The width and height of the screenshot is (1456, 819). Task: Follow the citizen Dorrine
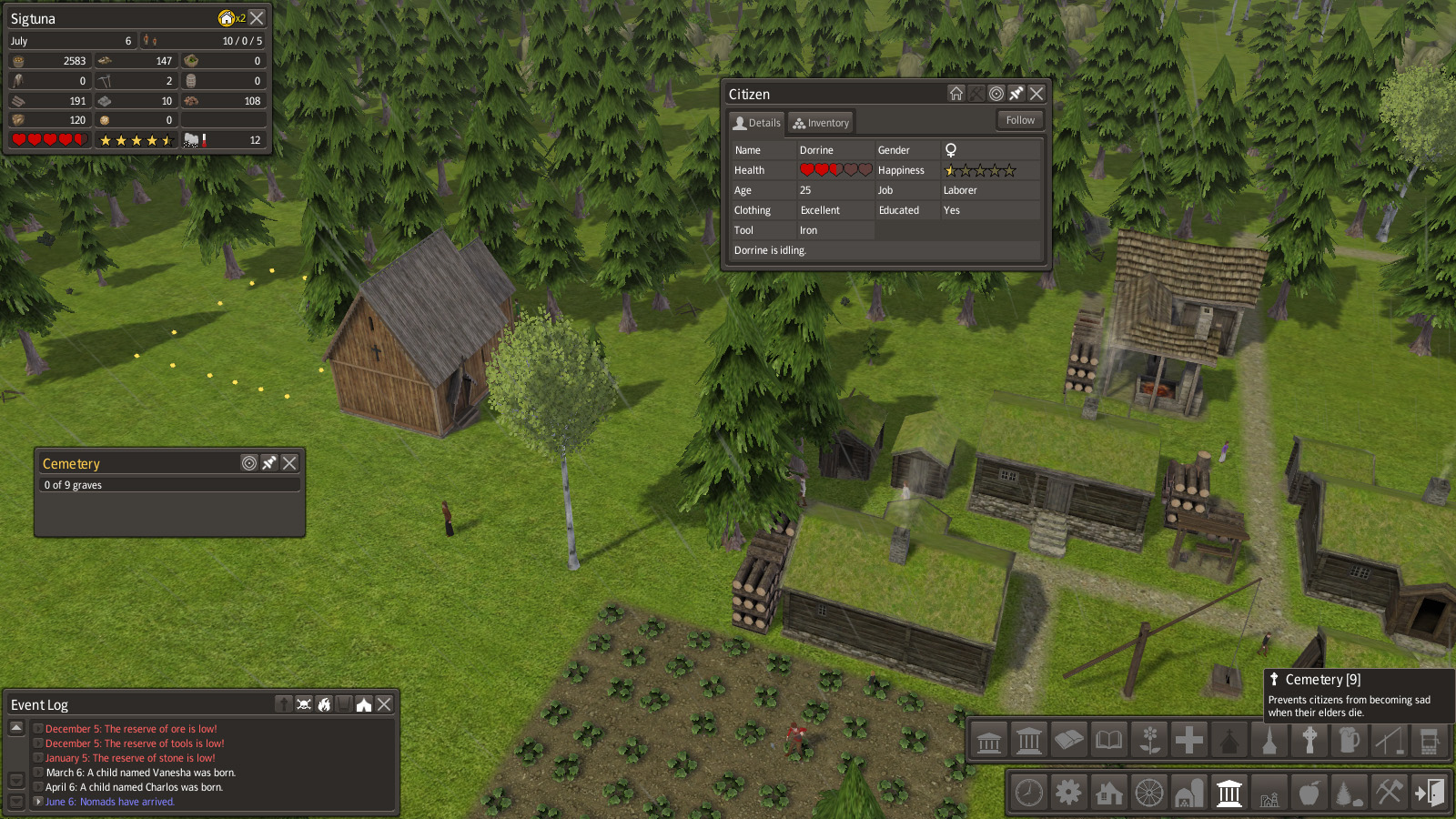[1019, 120]
